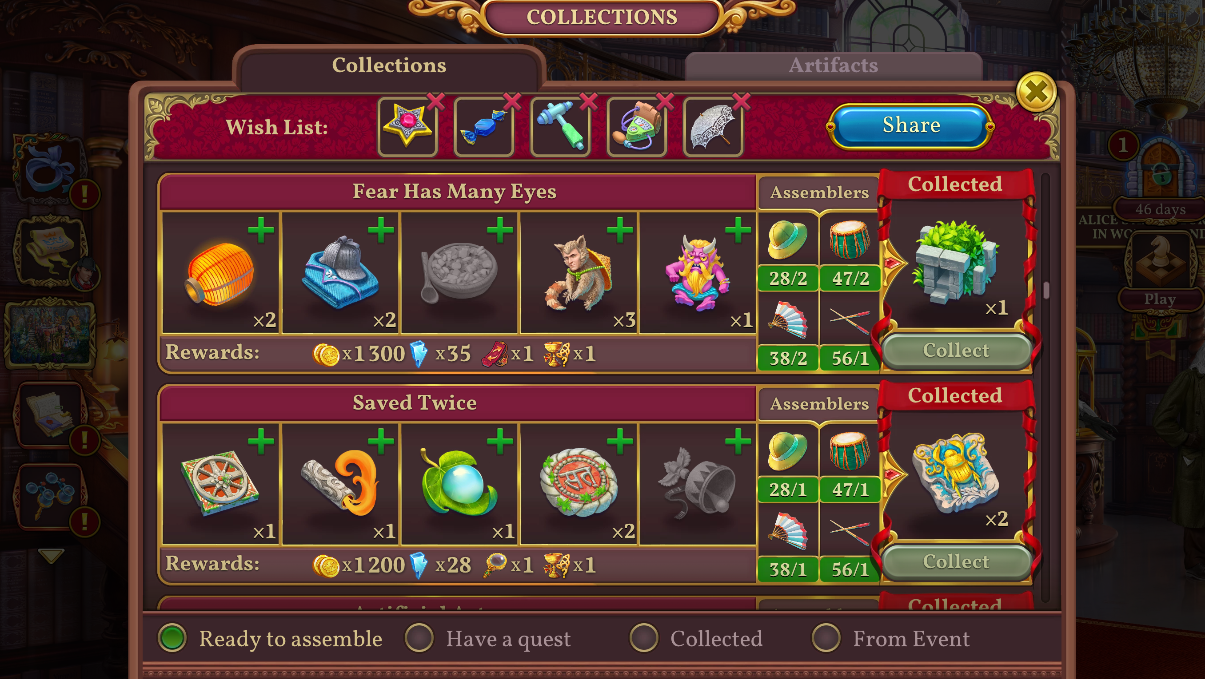Select the blue candy wish list item
Viewport: 1205px width, 679px height.
pyautogui.click(x=483, y=128)
